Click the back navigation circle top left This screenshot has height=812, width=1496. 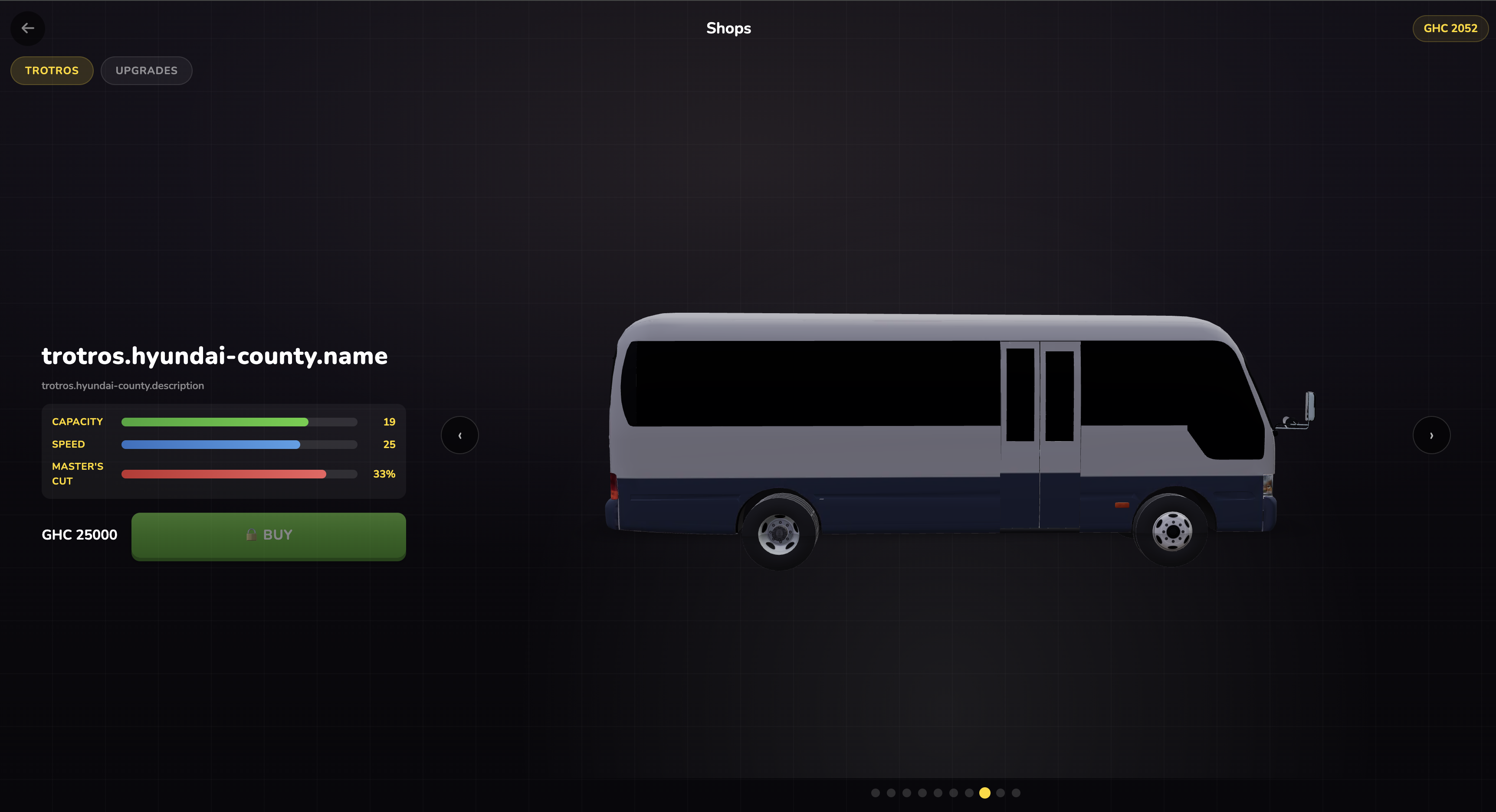tap(27, 28)
